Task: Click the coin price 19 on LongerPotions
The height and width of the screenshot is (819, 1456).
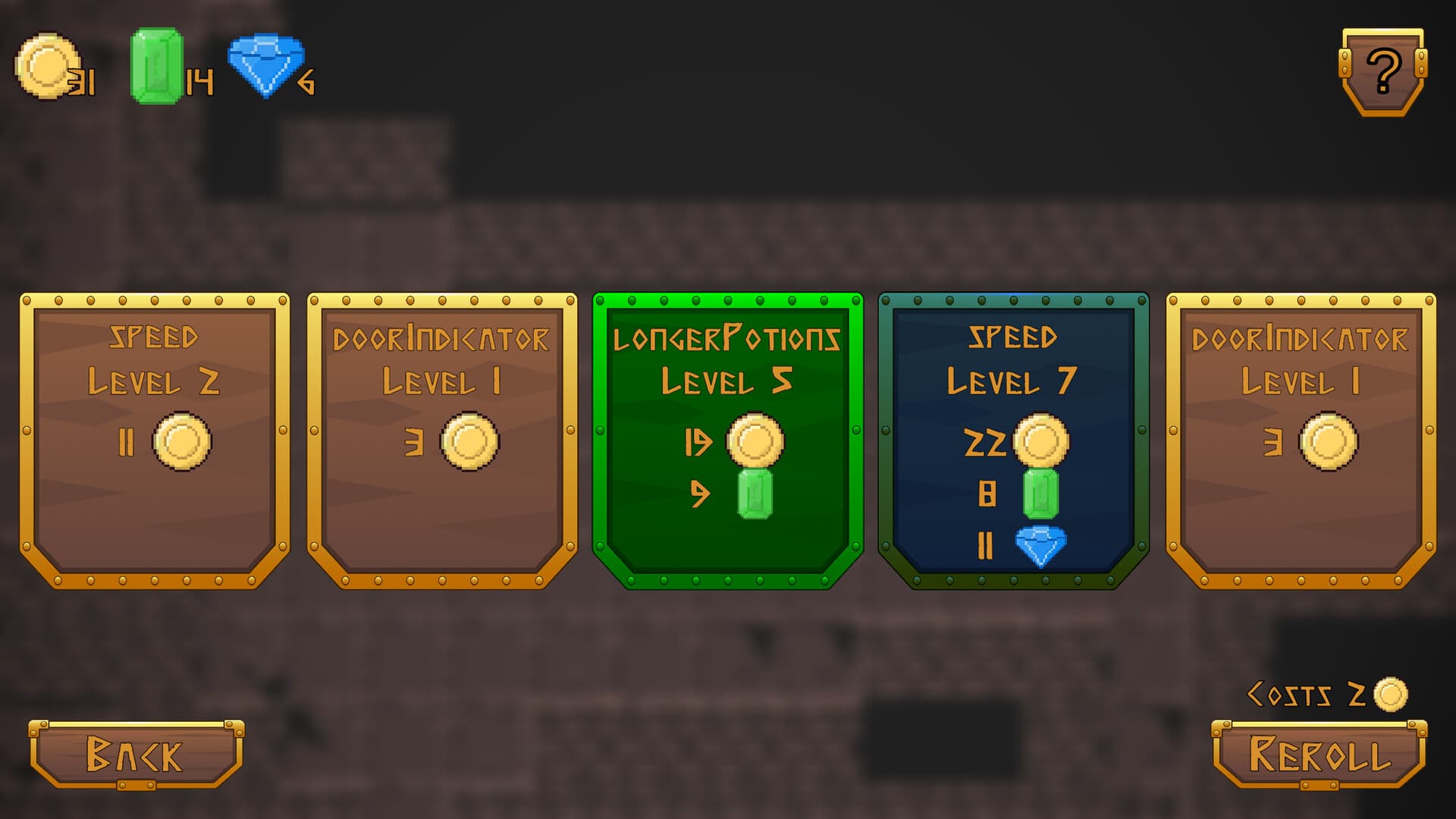Action: coord(701,443)
